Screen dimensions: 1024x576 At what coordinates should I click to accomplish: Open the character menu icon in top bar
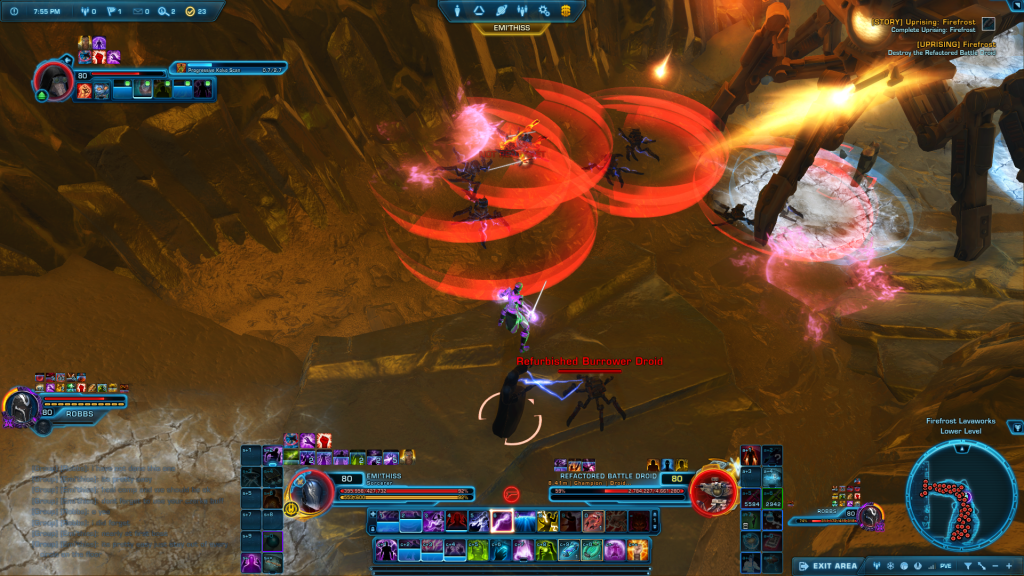click(x=456, y=10)
